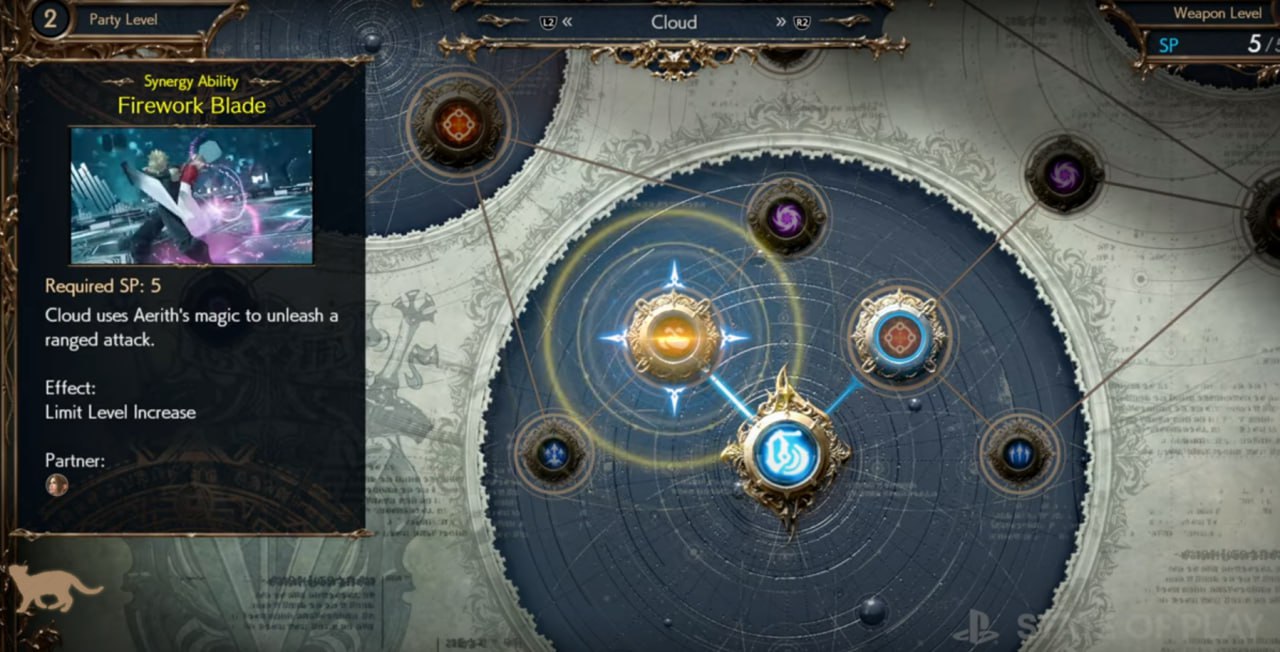
Task: Switch to the next character with the right chevrons
Action: (780, 22)
